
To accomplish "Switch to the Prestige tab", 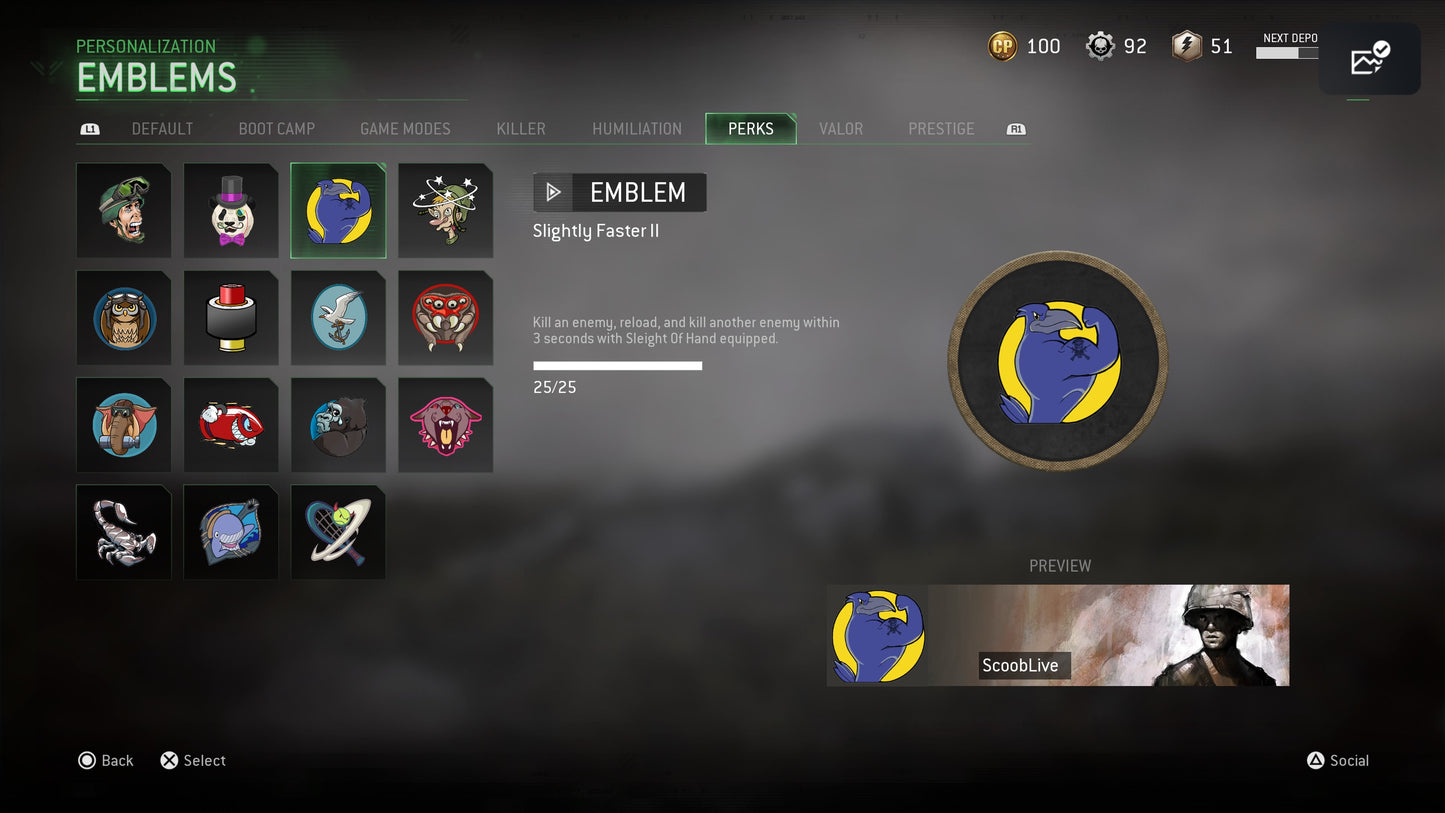I will coord(941,128).
